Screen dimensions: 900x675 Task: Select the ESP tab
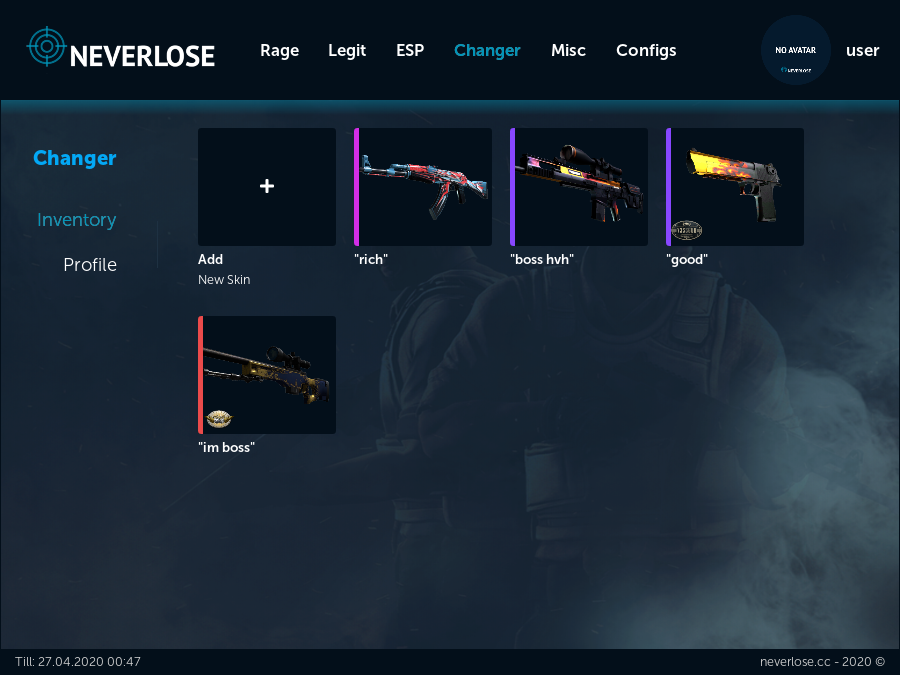[x=410, y=50]
